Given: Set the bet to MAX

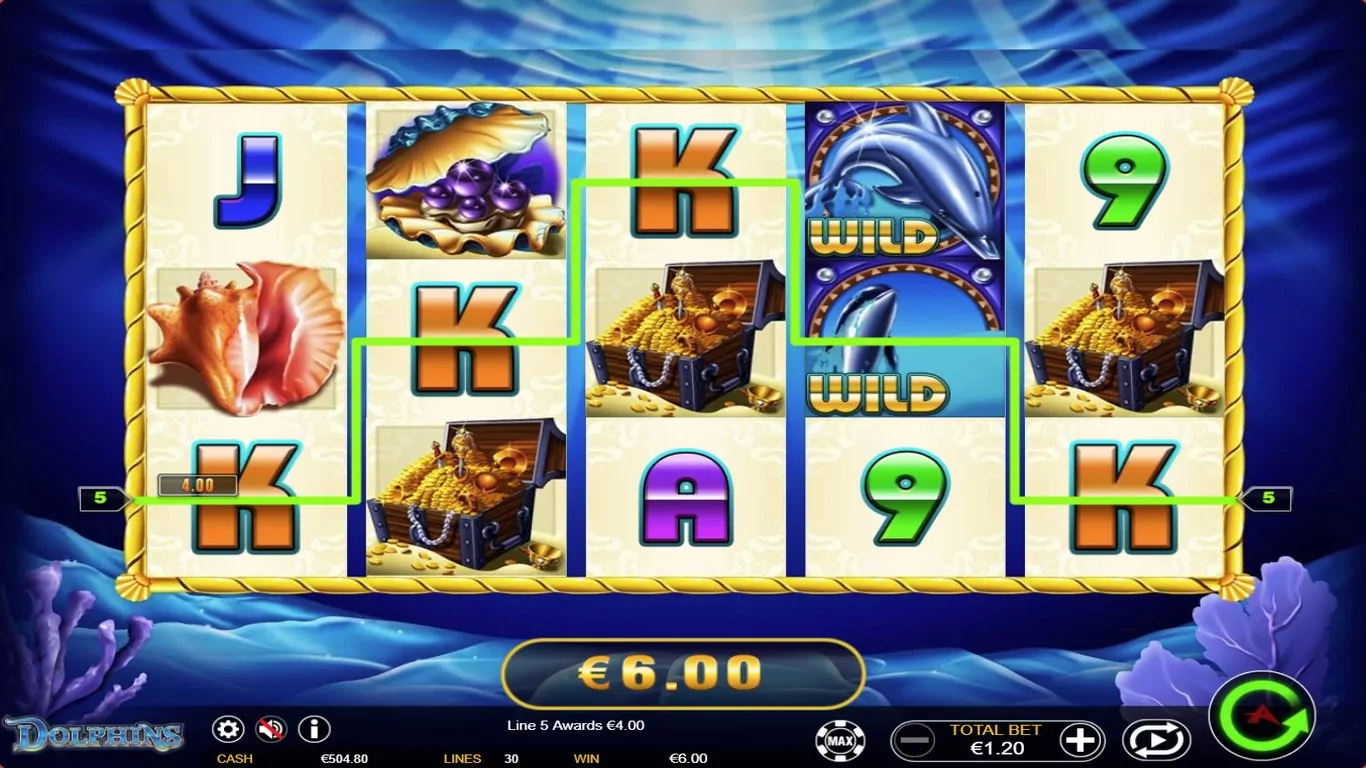Looking at the screenshot, I should tap(840, 741).
